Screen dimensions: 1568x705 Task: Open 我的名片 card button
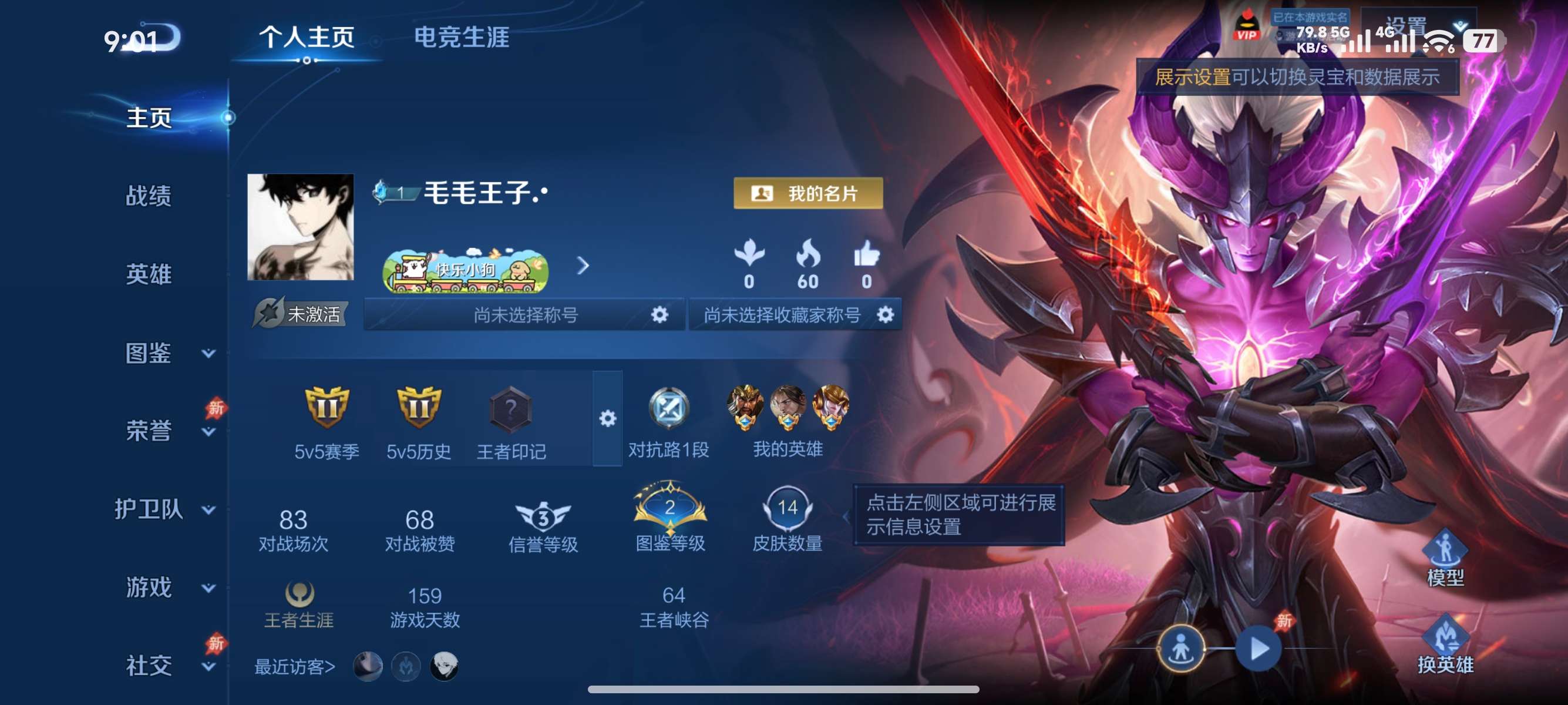(x=808, y=195)
